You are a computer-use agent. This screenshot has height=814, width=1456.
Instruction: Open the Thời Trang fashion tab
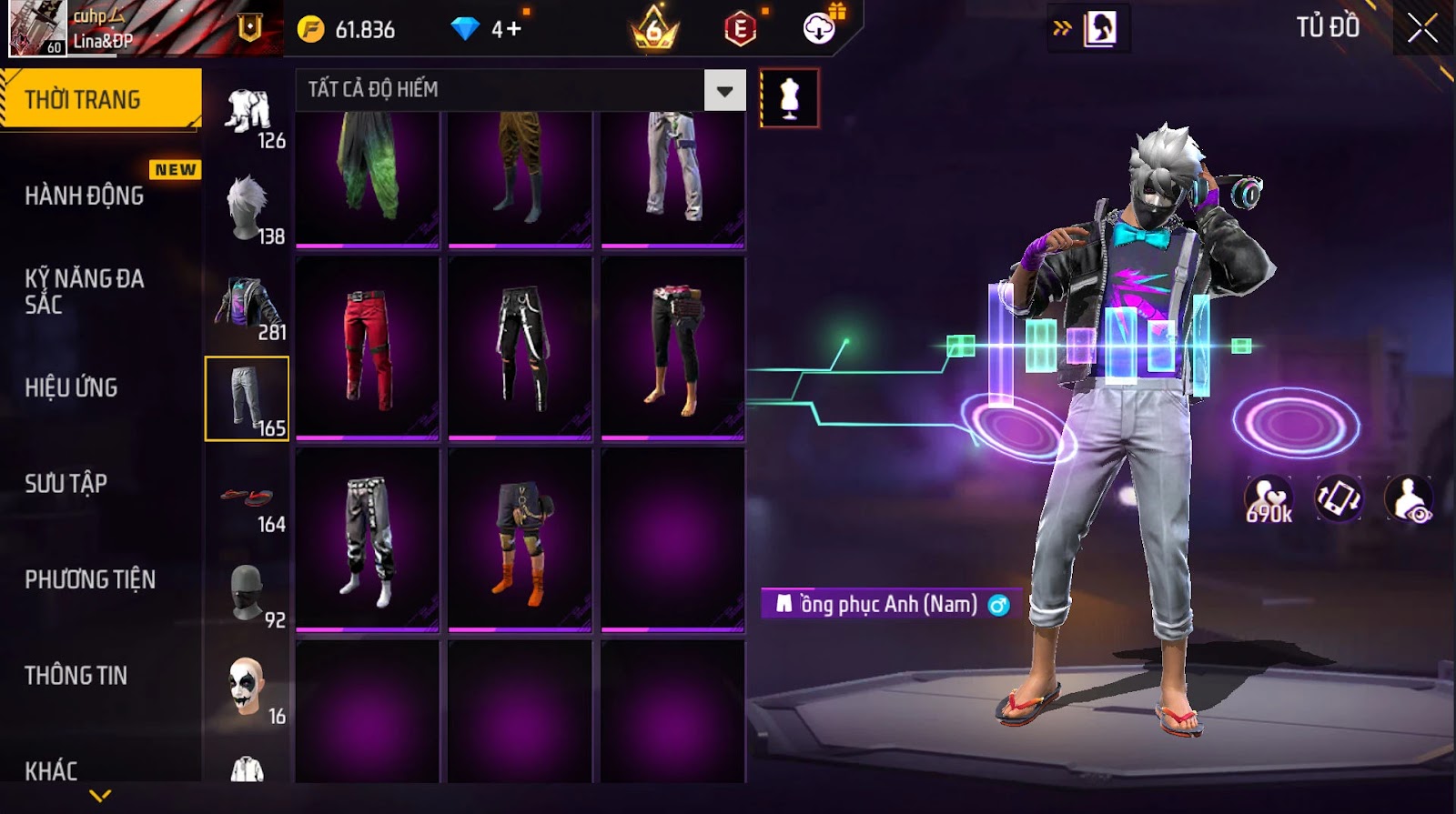pyautogui.click(x=100, y=99)
